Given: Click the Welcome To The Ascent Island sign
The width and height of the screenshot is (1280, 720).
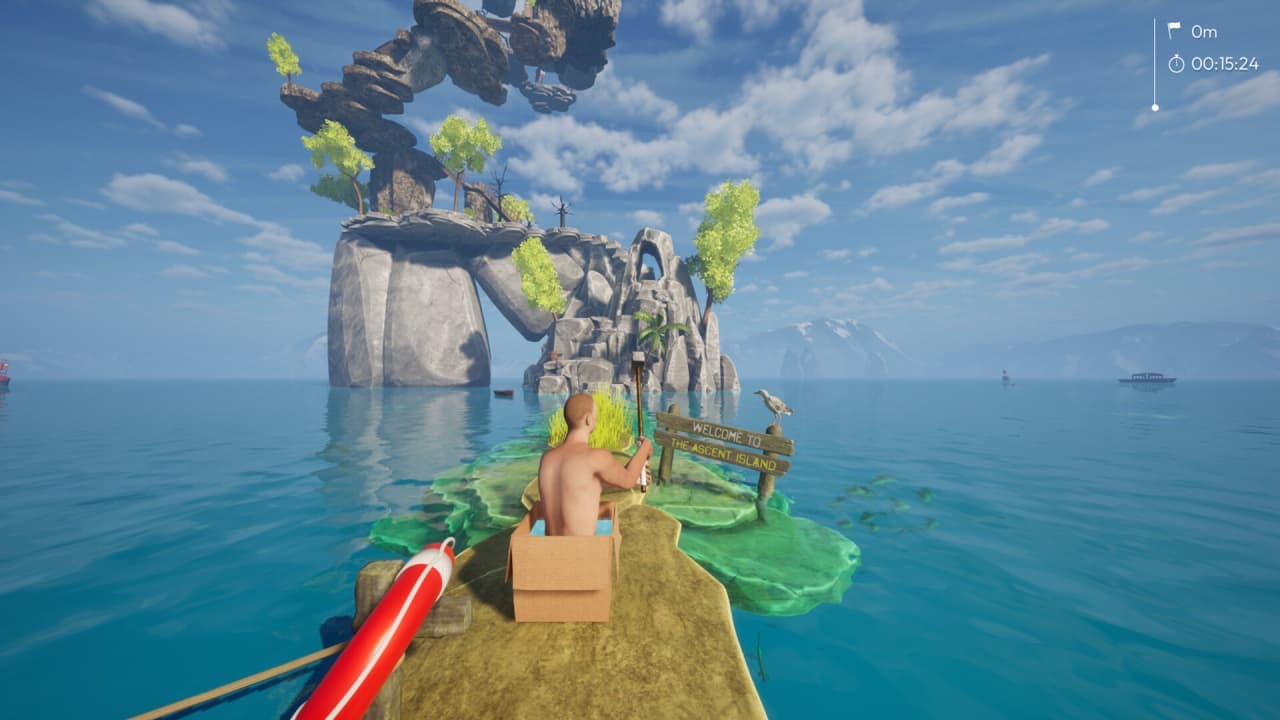Looking at the screenshot, I should point(727,444).
